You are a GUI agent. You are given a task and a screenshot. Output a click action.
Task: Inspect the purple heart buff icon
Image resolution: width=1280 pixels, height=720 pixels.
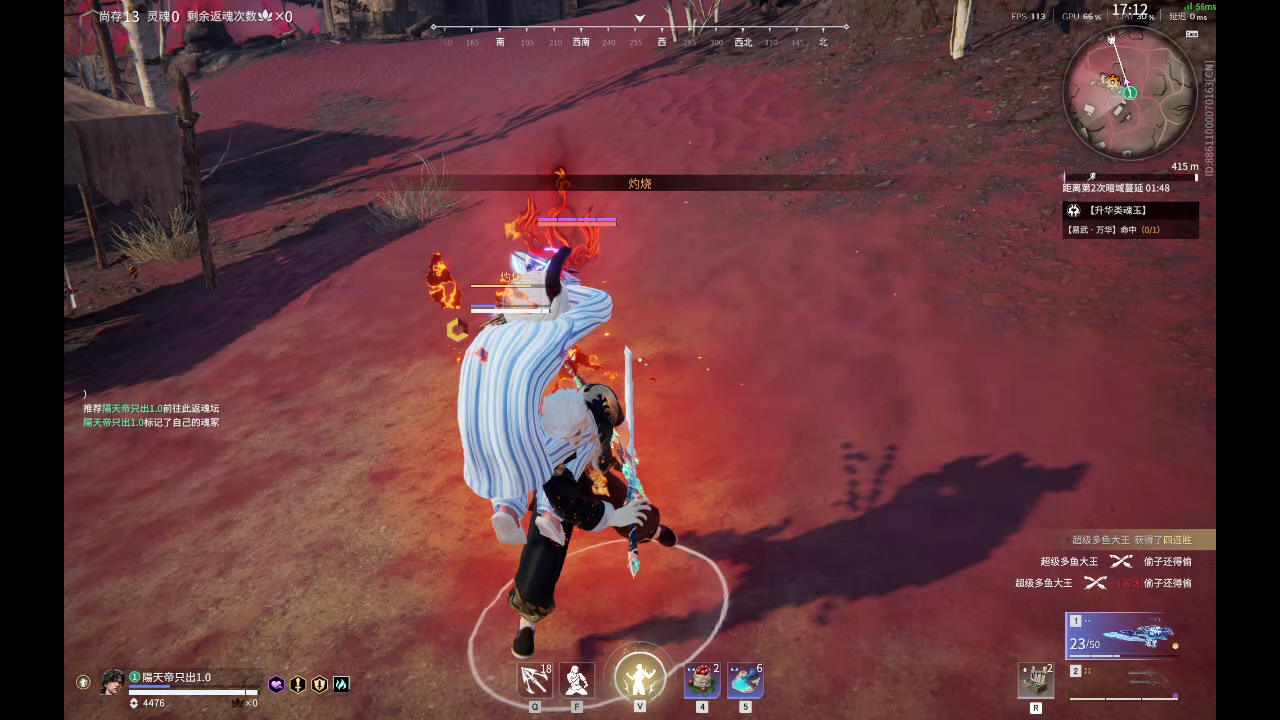tap(278, 684)
